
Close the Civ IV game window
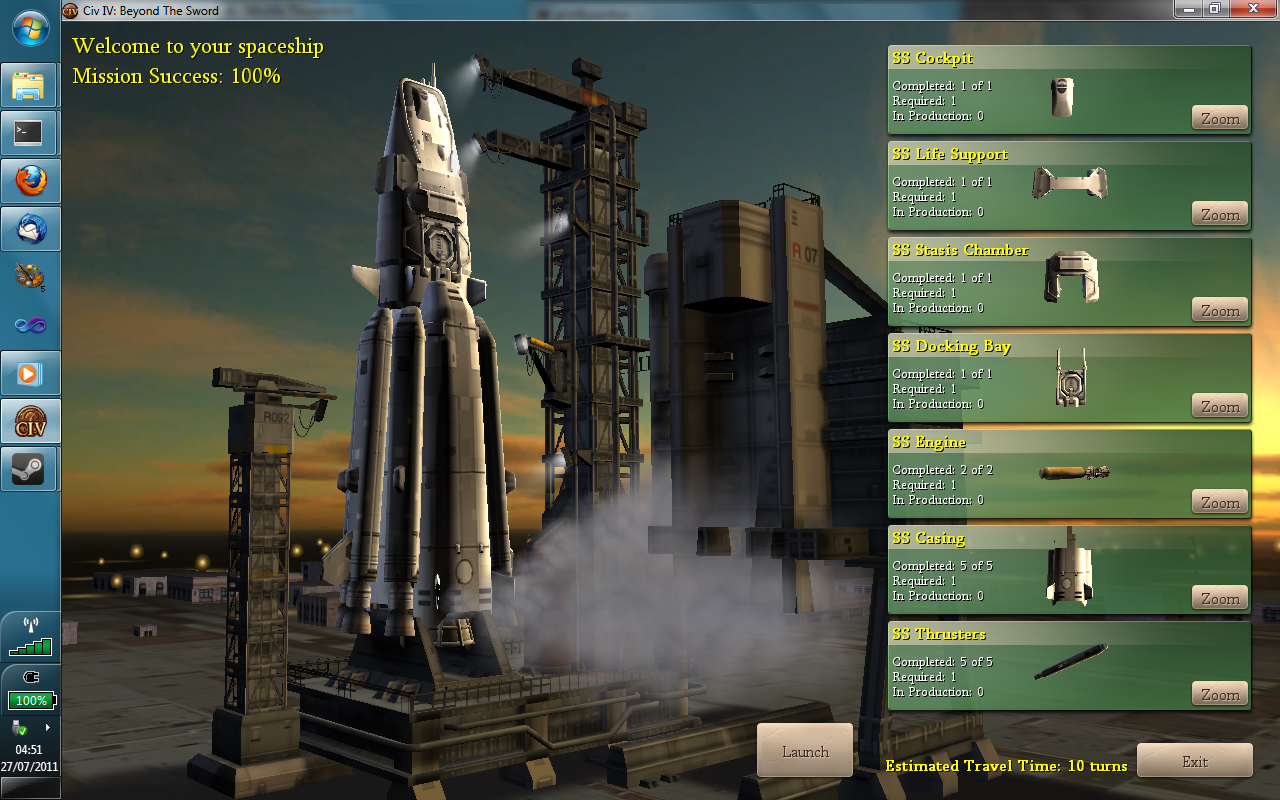tap(1253, 8)
